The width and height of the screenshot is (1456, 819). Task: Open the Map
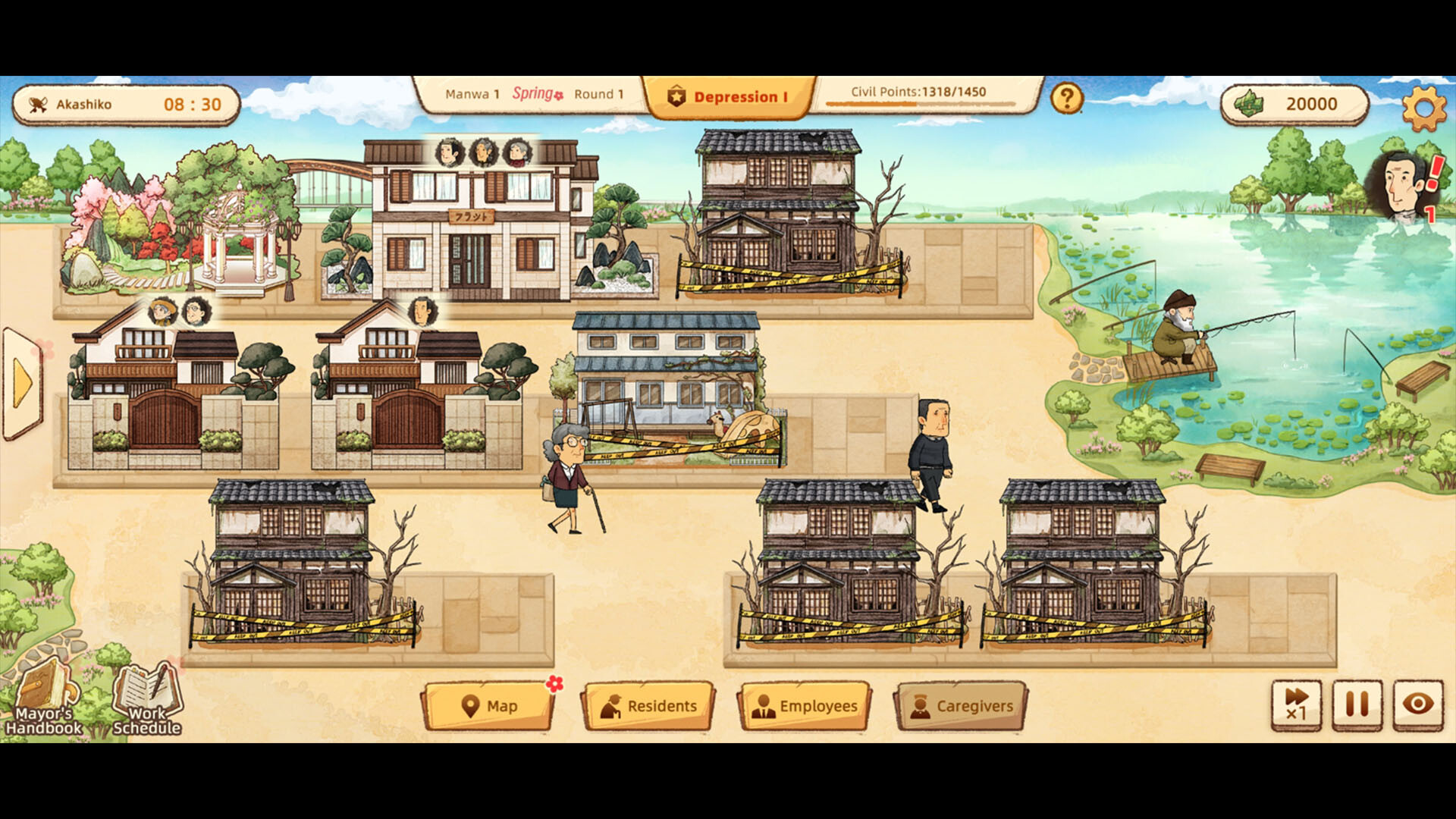489,705
